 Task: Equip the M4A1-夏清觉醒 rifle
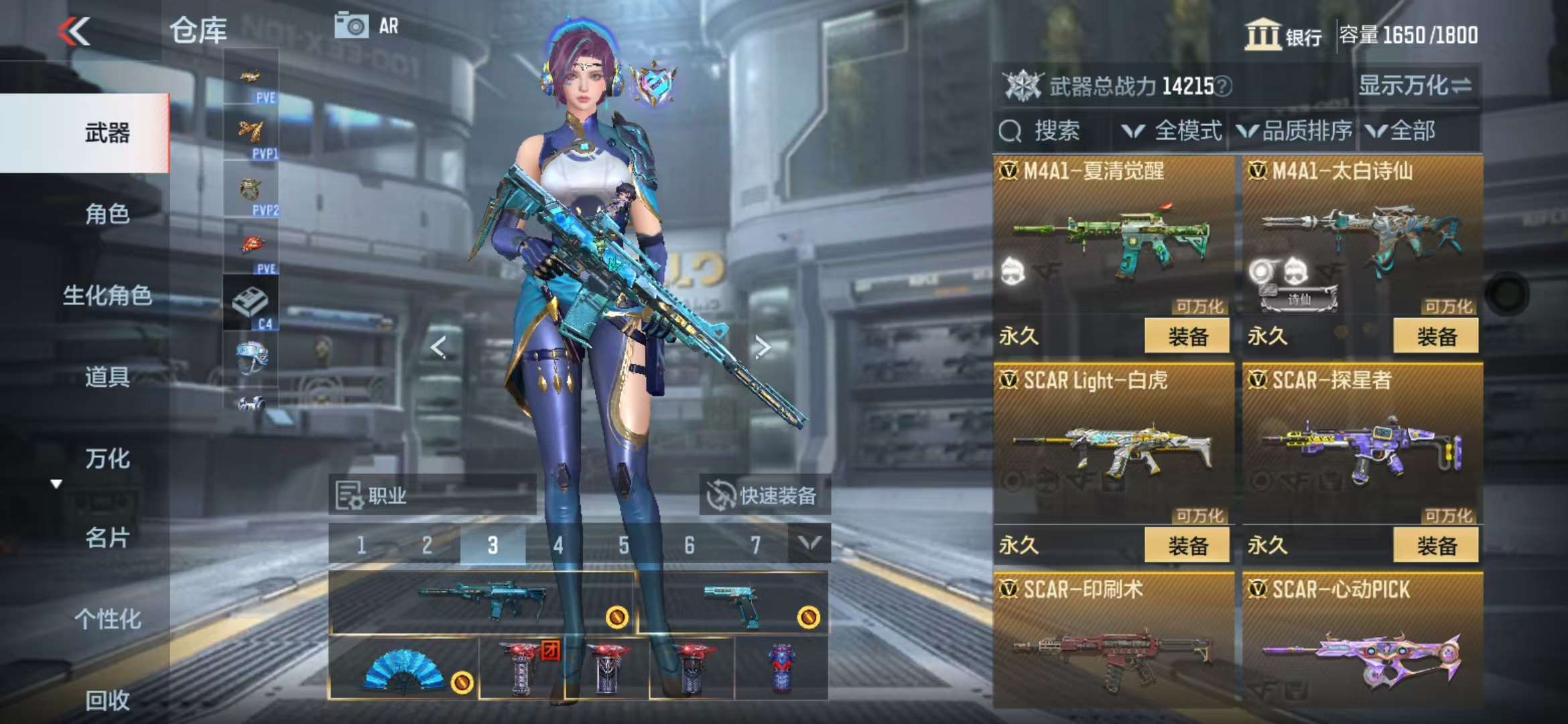[x=1187, y=336]
